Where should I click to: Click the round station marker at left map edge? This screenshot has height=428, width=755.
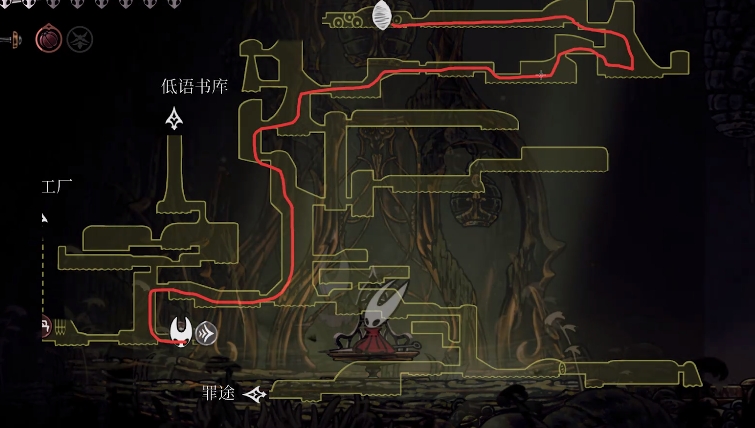[44, 326]
